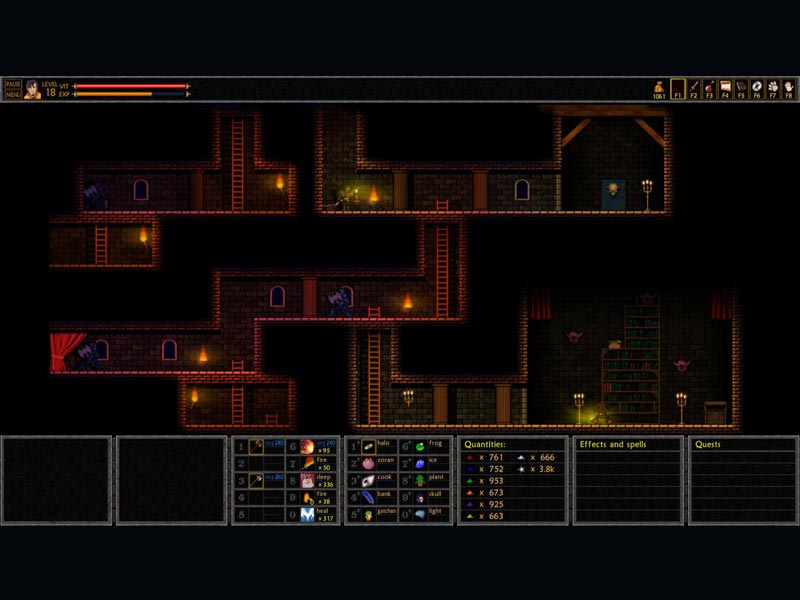
Task: Choose the ice item slot
Action: click(x=421, y=463)
